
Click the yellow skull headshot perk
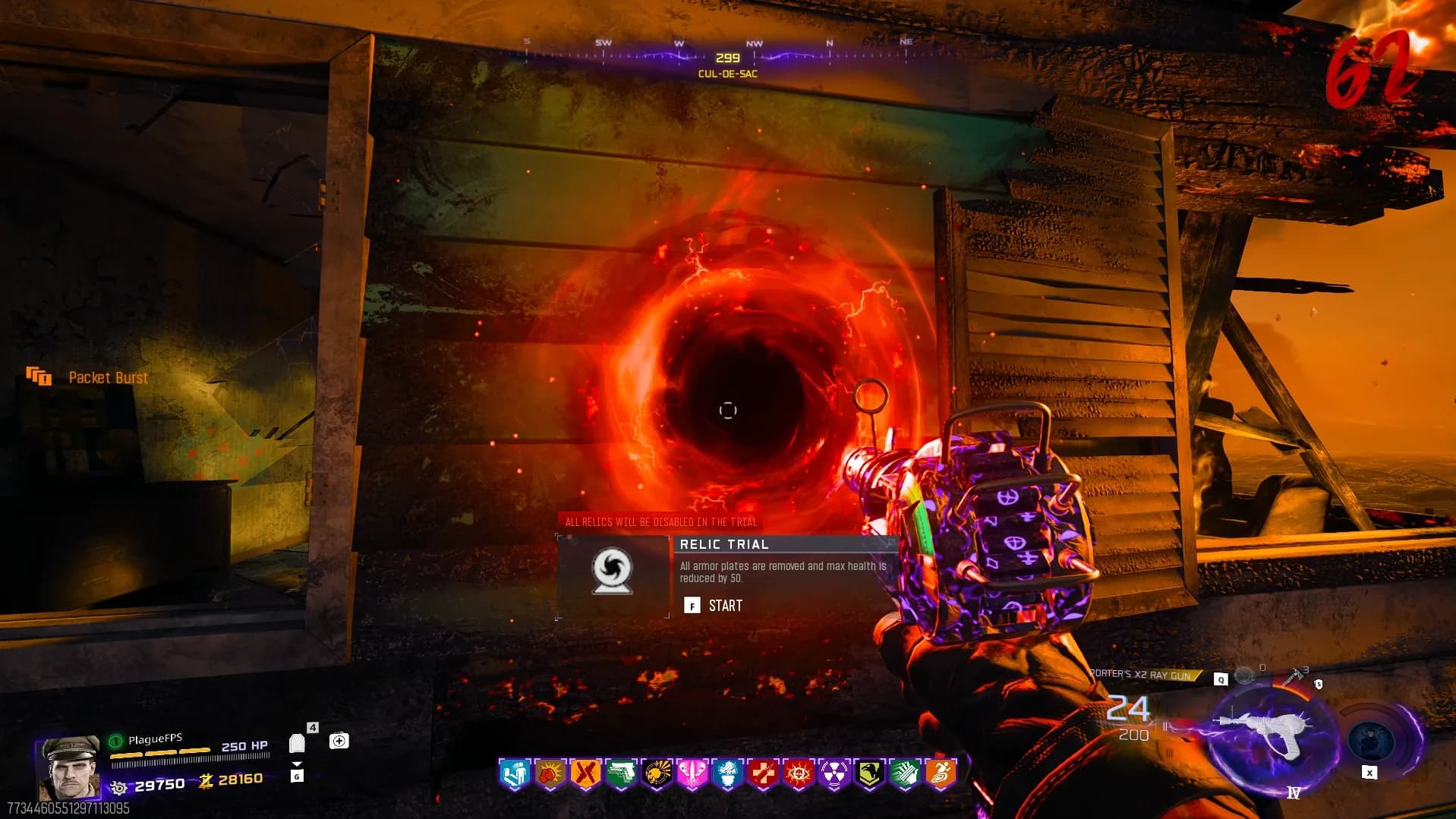click(657, 774)
